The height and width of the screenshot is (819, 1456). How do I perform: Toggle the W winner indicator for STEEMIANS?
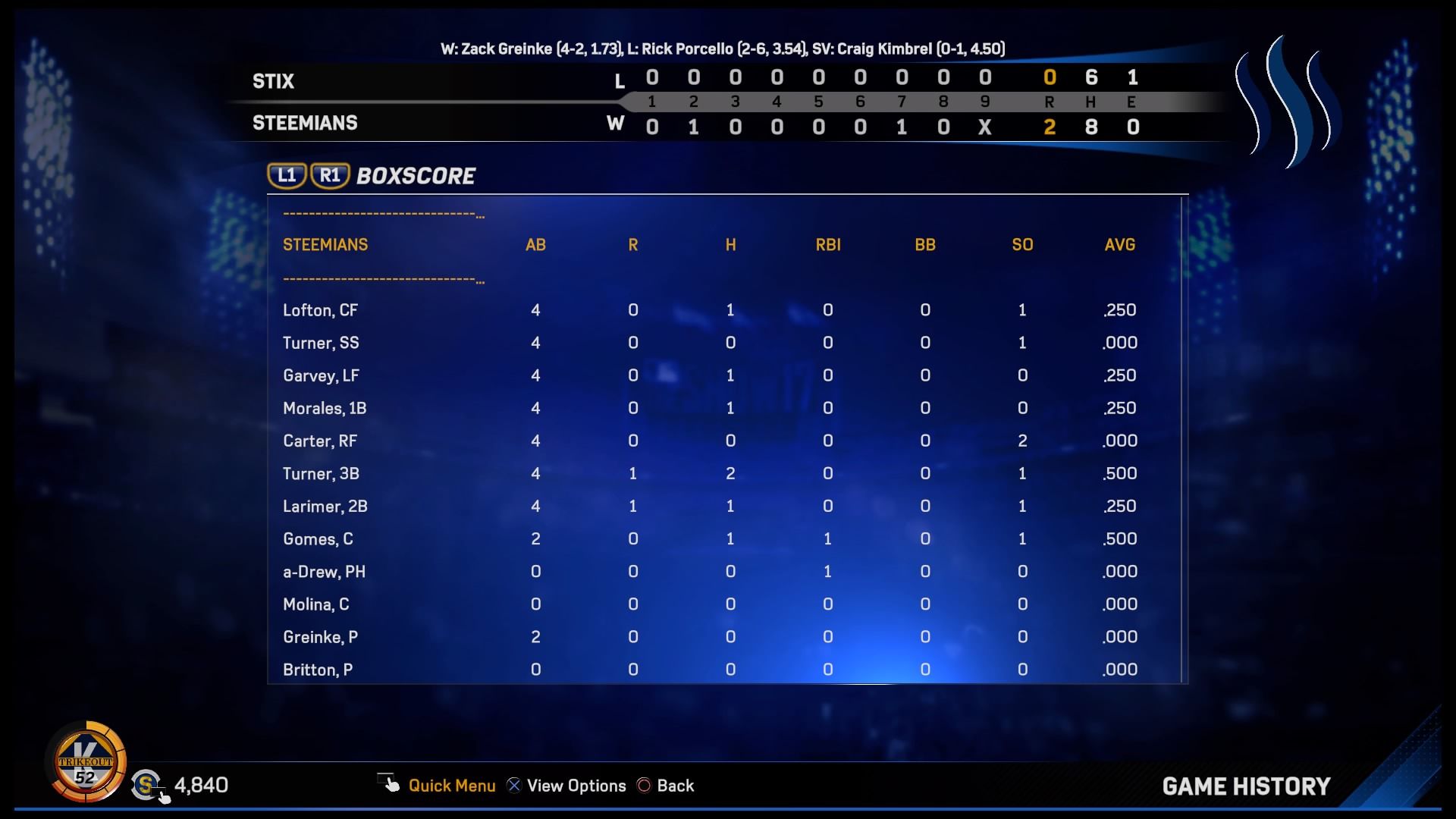point(617,123)
